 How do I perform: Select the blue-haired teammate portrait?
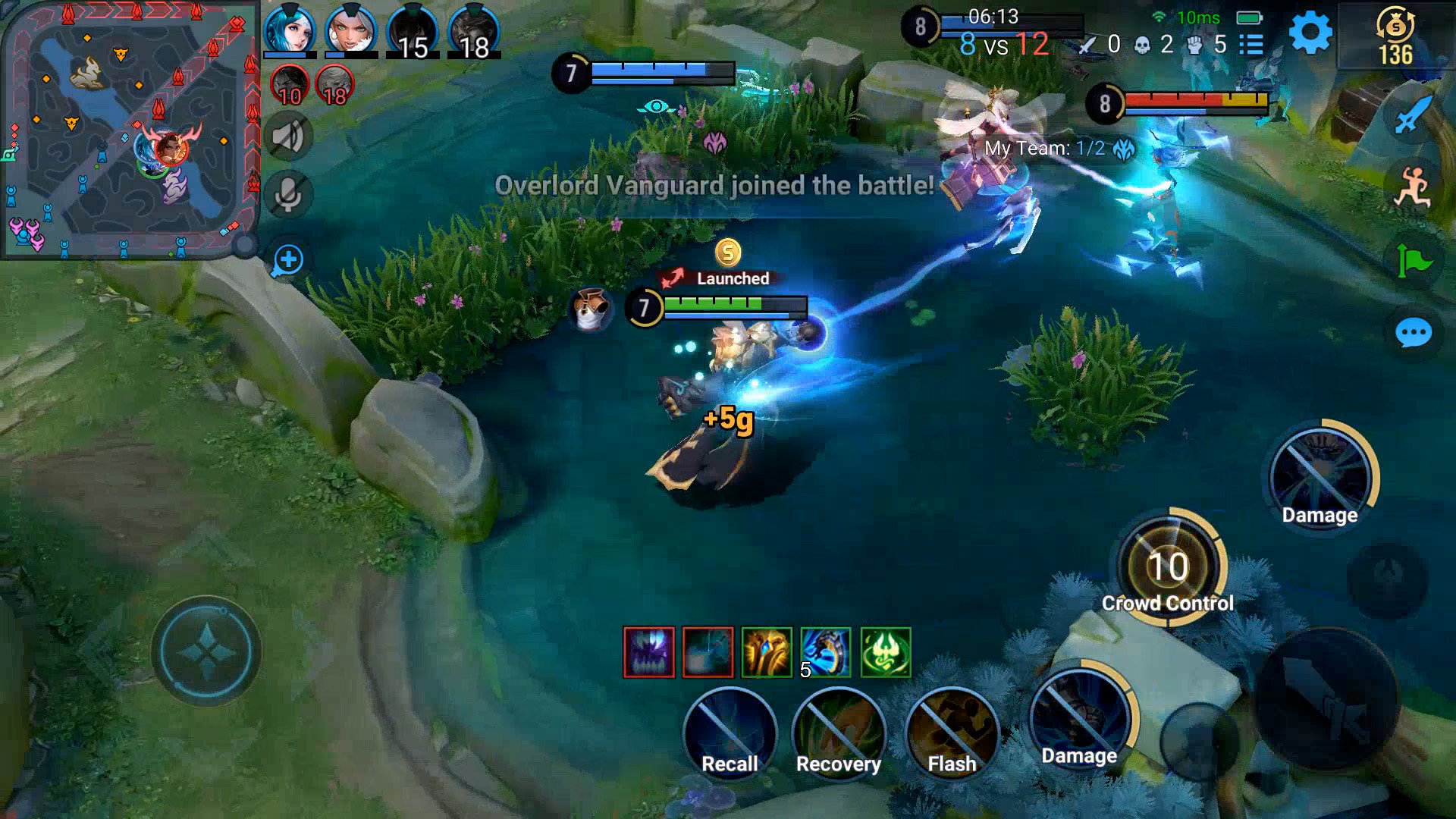[x=289, y=30]
